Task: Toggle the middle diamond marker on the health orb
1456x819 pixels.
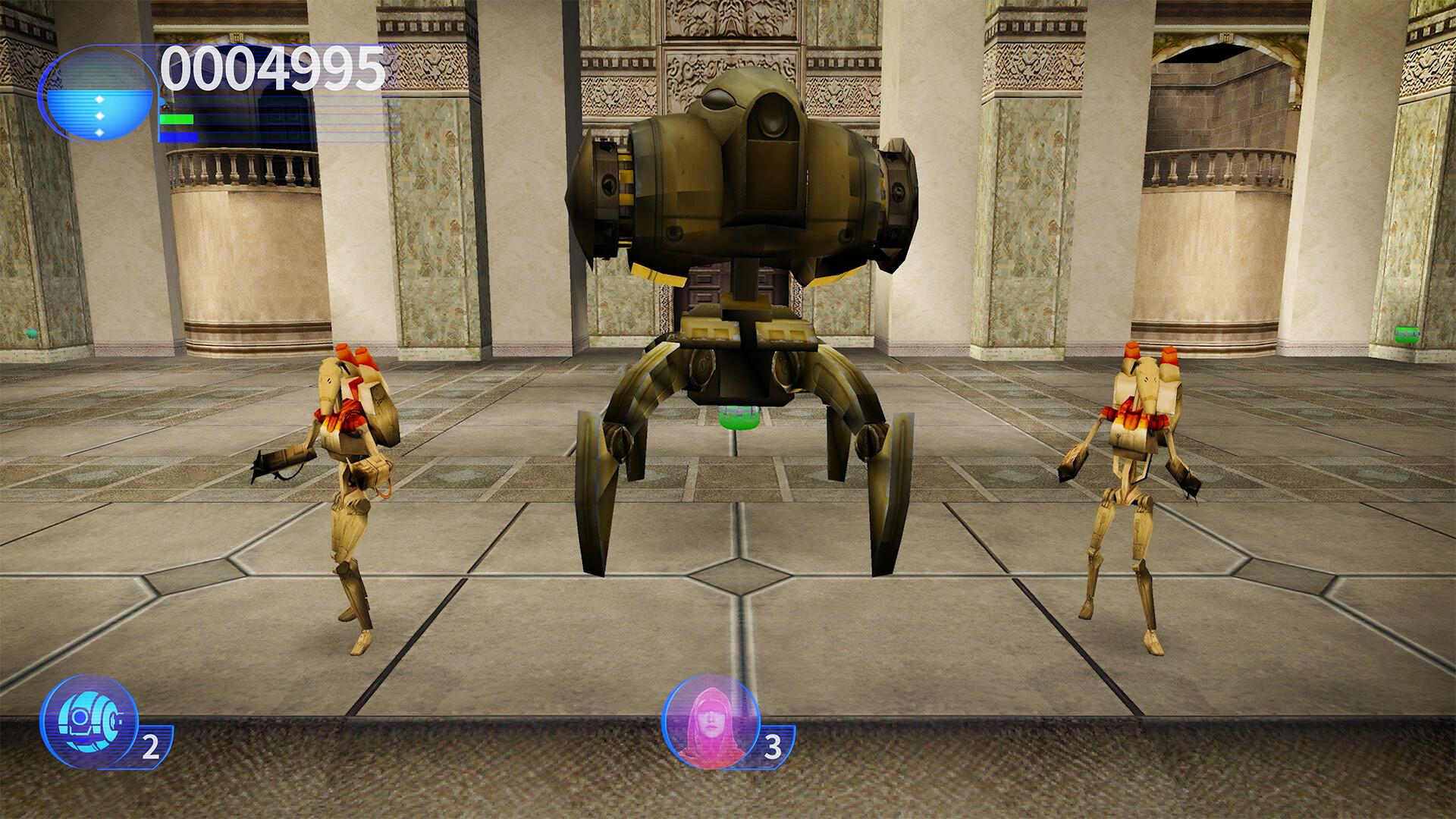Action: tap(99, 115)
